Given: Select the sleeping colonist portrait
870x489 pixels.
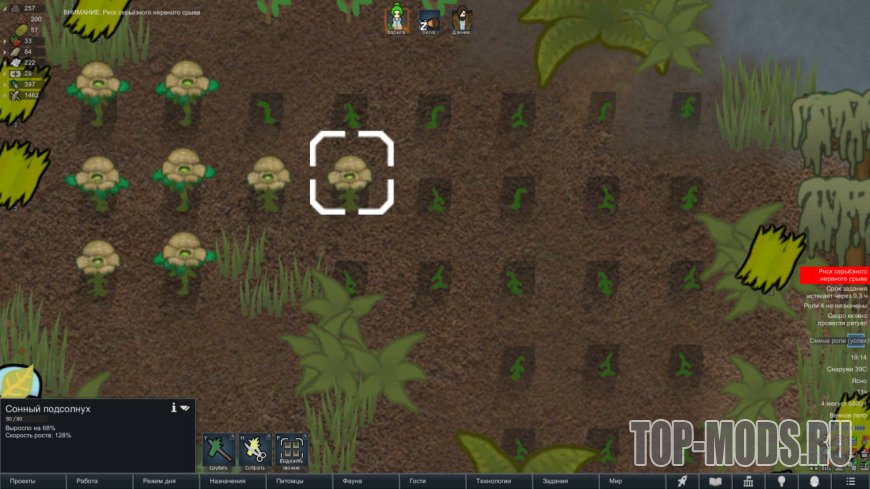Looking at the screenshot, I should pyautogui.click(x=429, y=18).
